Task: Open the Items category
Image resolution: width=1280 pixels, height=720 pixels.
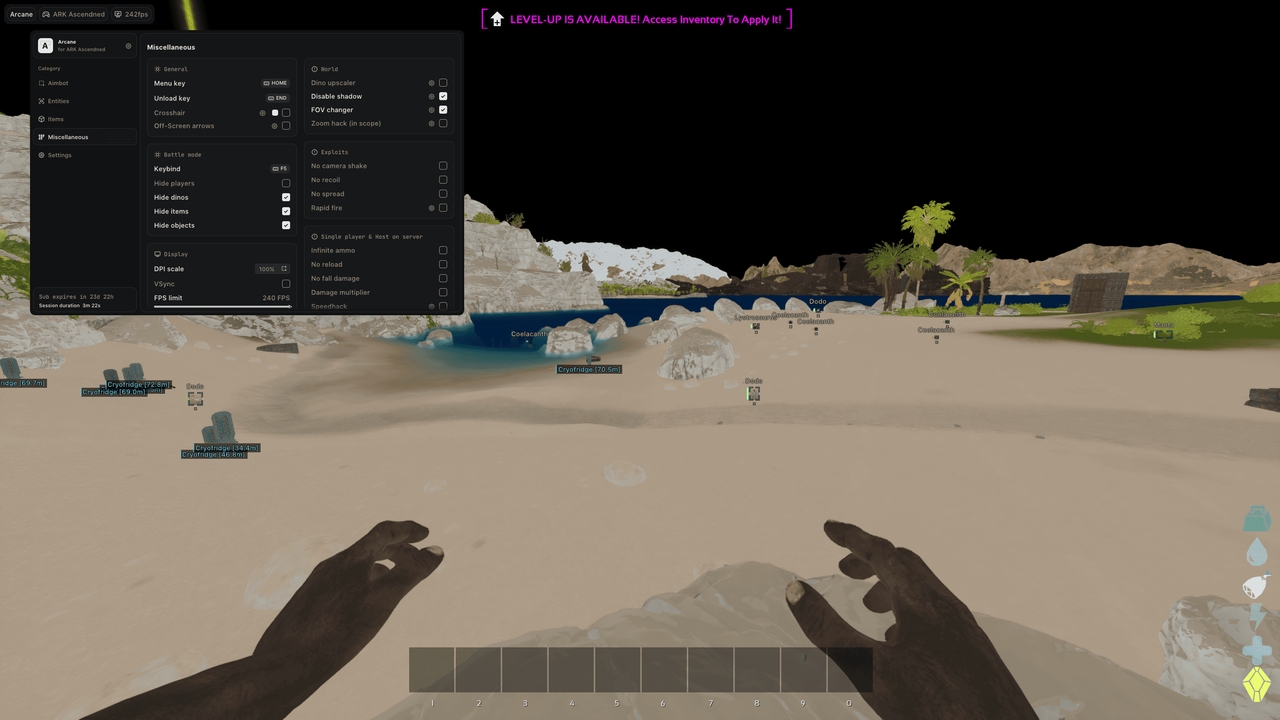Action: coord(53,119)
